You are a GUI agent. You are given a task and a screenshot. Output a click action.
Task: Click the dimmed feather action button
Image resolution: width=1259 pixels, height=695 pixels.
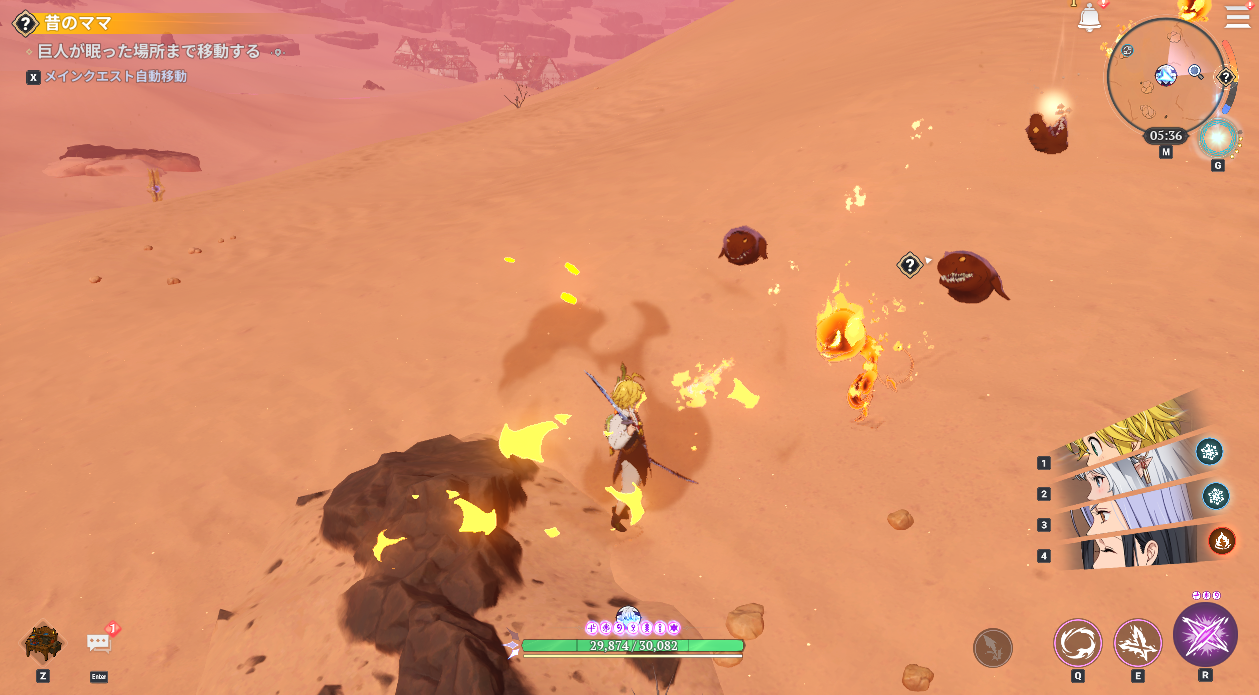pyautogui.click(x=993, y=647)
